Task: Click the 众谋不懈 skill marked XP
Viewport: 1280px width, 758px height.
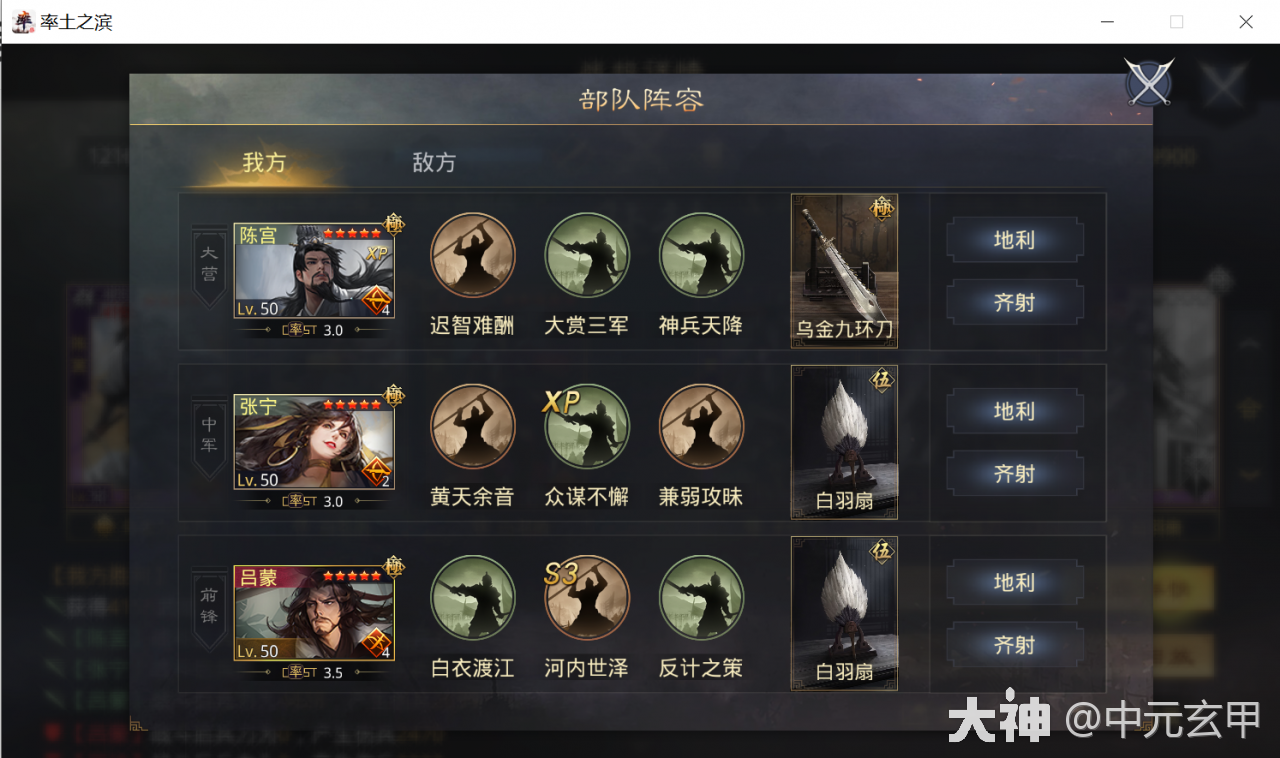Action: click(587, 427)
